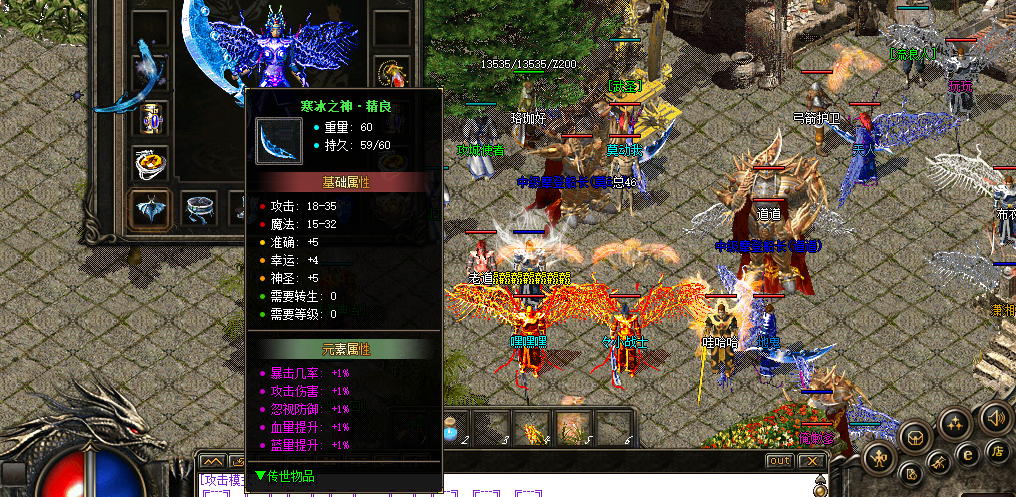Select the amber ring equipment slot
This screenshot has height=497, width=1016.
[150, 162]
